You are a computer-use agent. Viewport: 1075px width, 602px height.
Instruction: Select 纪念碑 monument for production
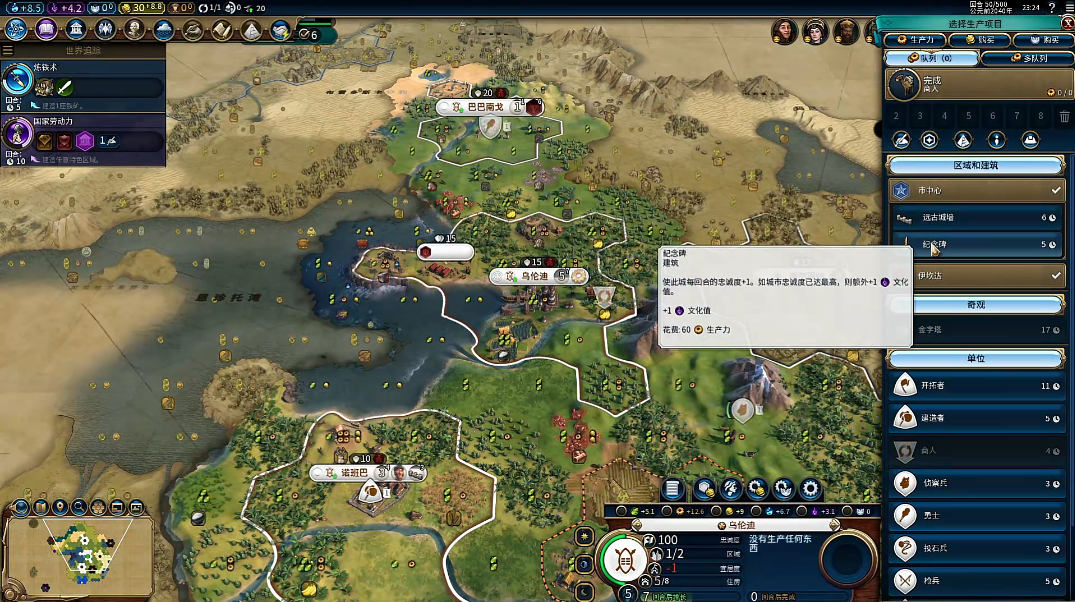coord(974,244)
